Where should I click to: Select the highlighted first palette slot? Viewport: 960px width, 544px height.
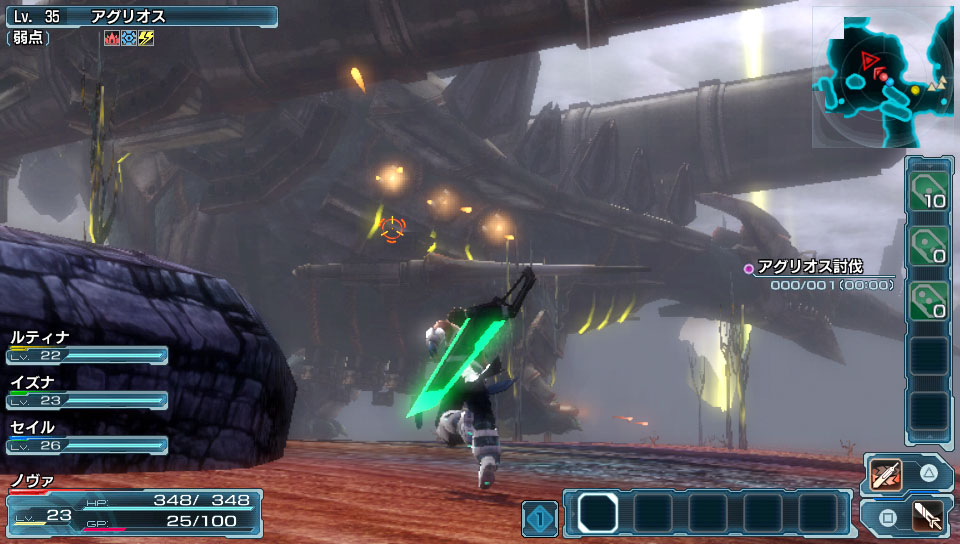click(x=598, y=513)
